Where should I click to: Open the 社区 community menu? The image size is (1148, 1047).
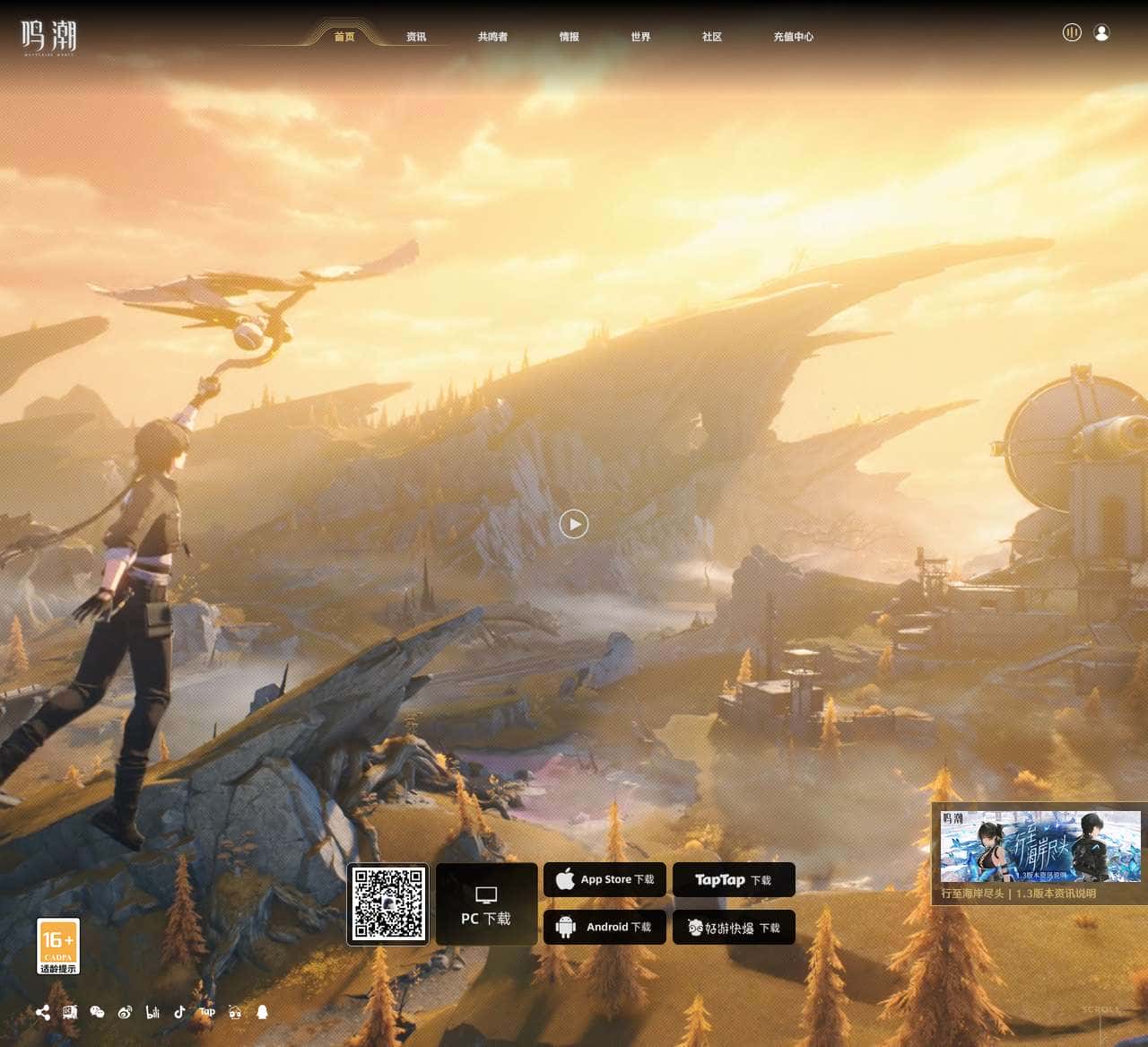pyautogui.click(x=712, y=37)
